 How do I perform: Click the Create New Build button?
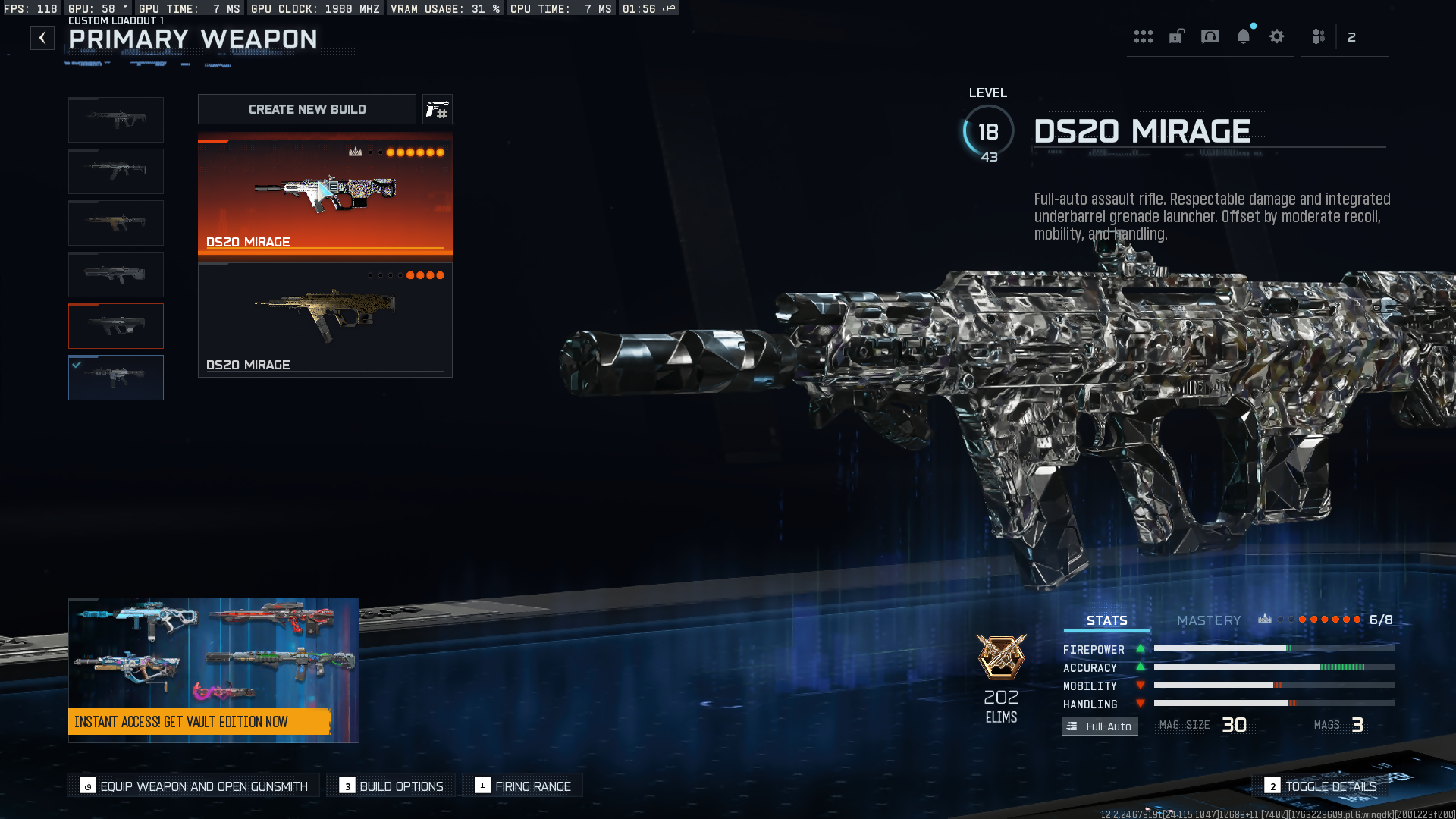(x=306, y=109)
